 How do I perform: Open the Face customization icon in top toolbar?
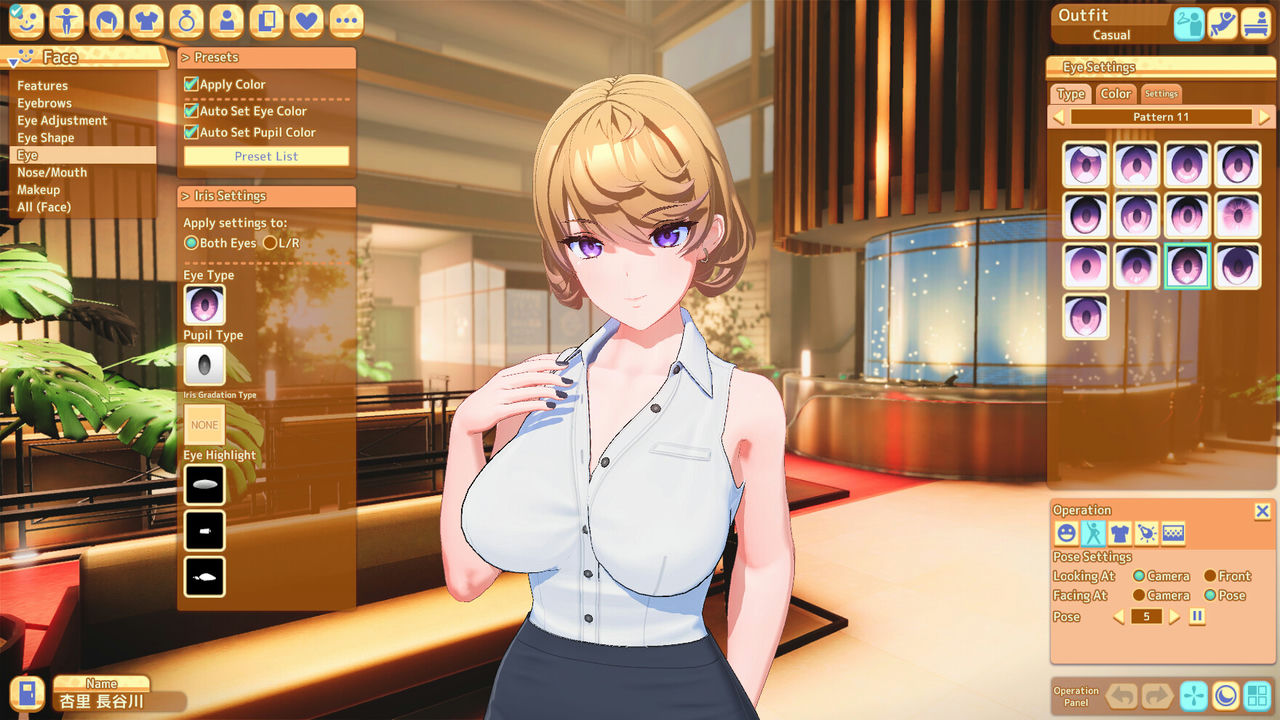click(25, 20)
